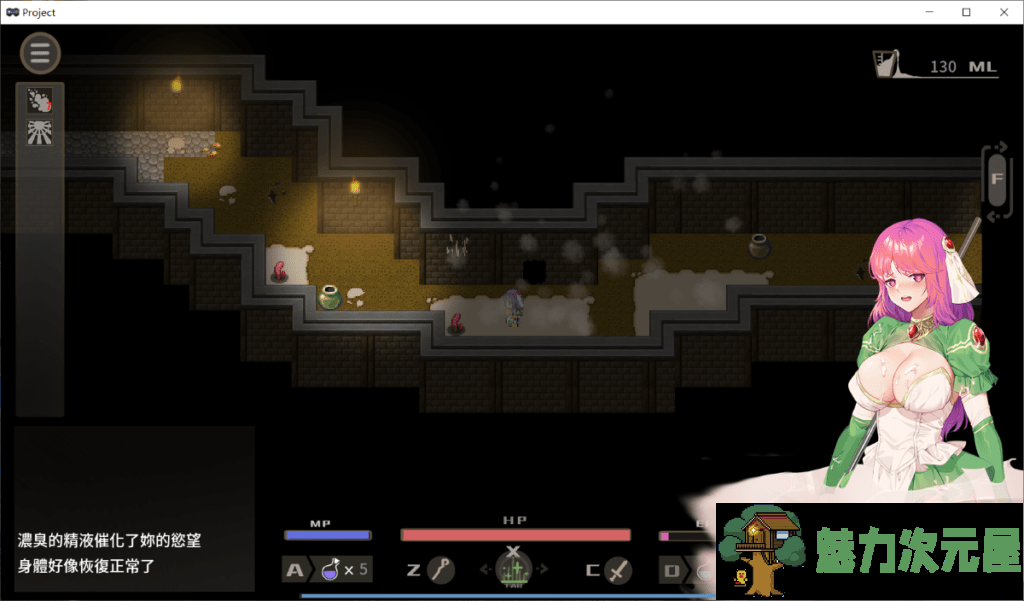Select the green graveyard crosses skill icon
Screen dimensions: 1024x601
[513, 571]
